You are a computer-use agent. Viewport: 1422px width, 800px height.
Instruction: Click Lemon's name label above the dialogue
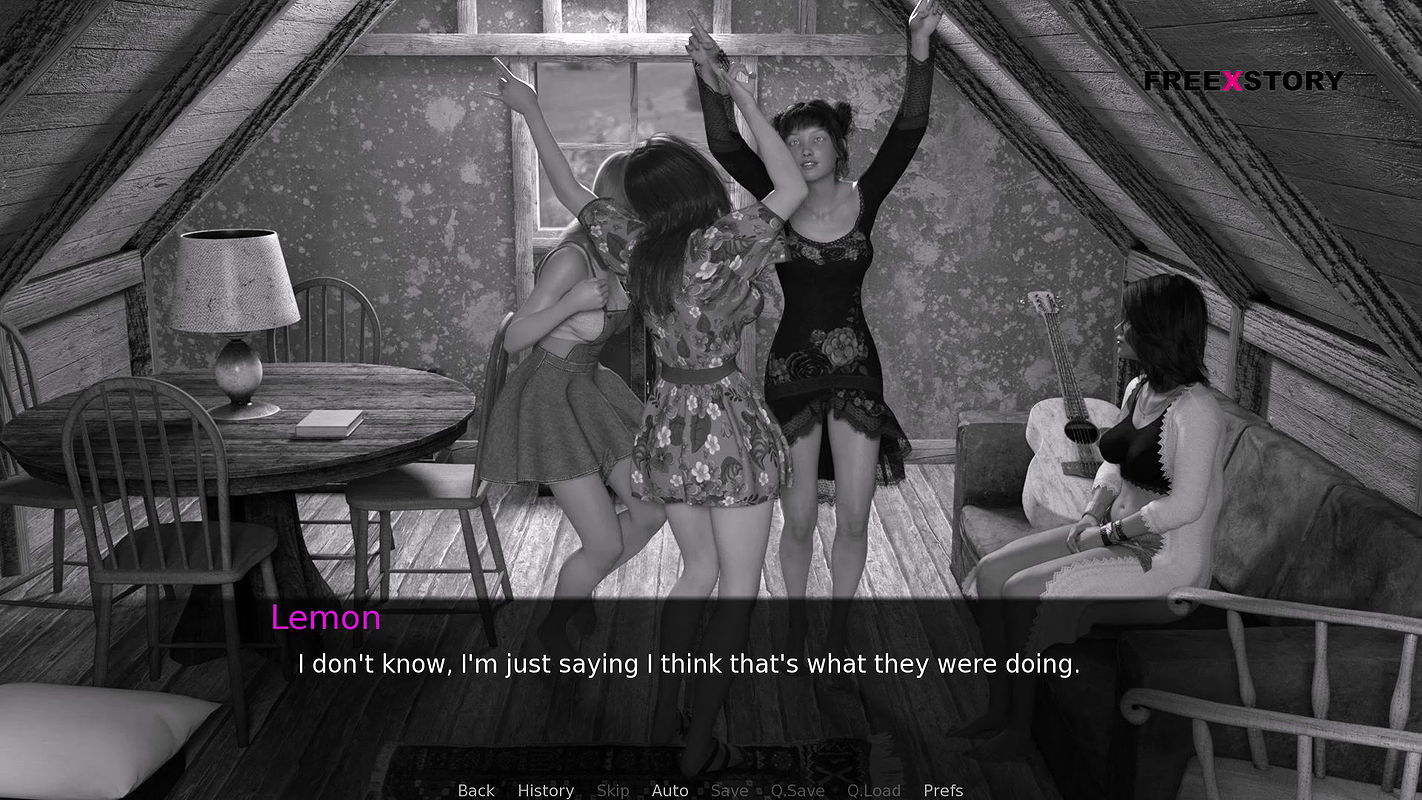(x=327, y=618)
